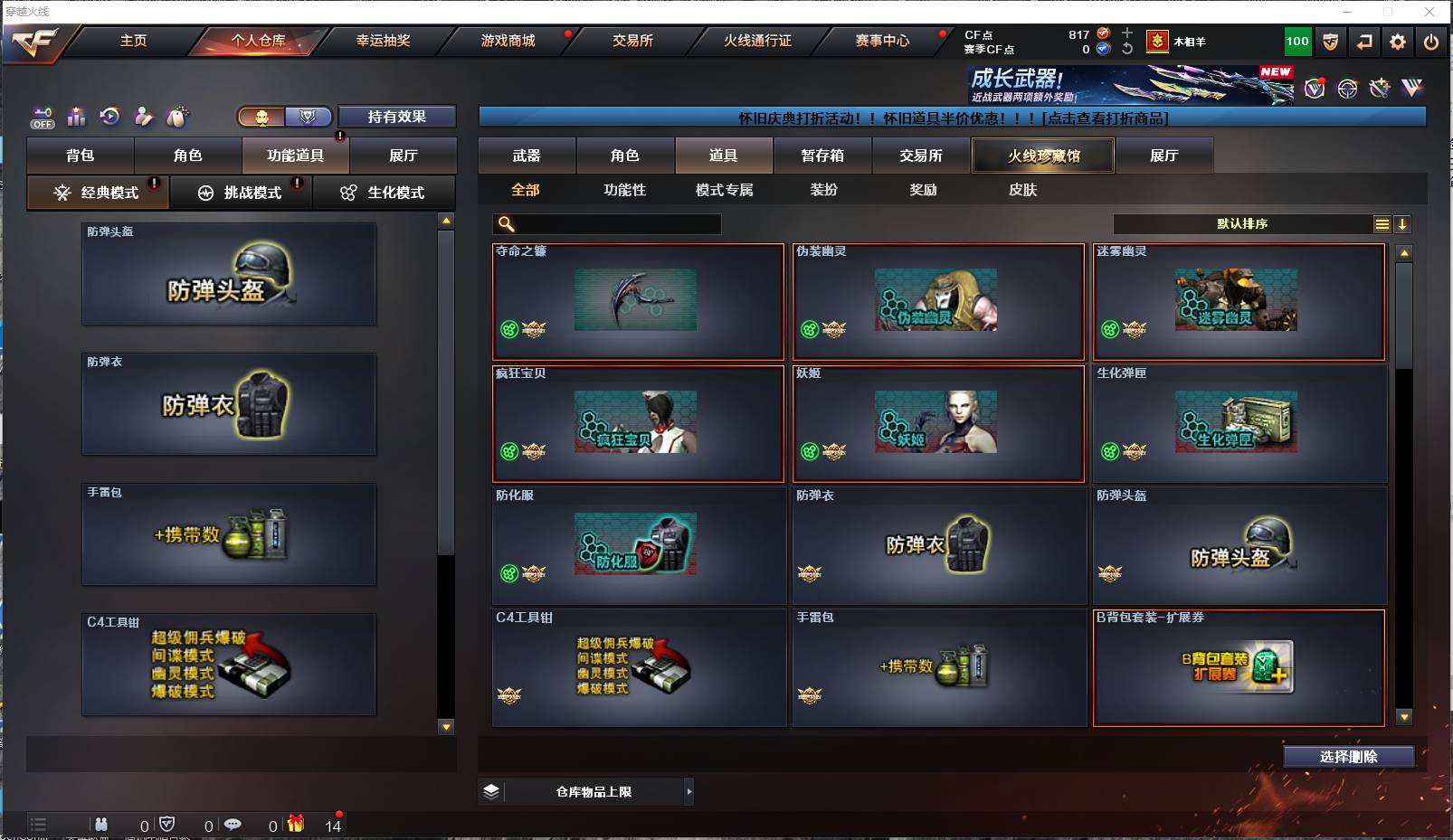This screenshot has width=1453, height=840.
Task: Click the gift box icon in the bottom status bar
Action: (295, 824)
